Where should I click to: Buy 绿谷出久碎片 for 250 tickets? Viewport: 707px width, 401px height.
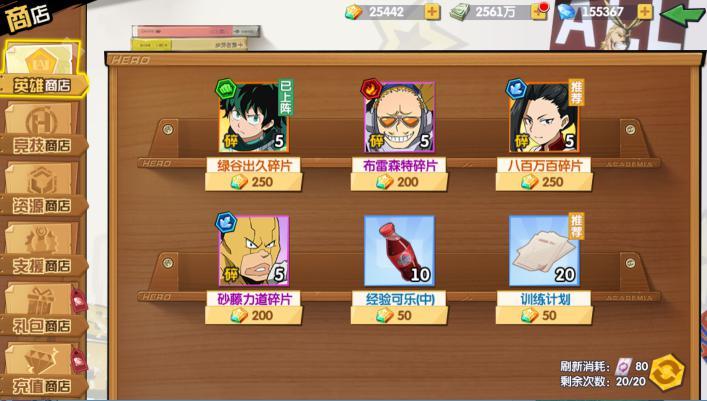(253, 182)
